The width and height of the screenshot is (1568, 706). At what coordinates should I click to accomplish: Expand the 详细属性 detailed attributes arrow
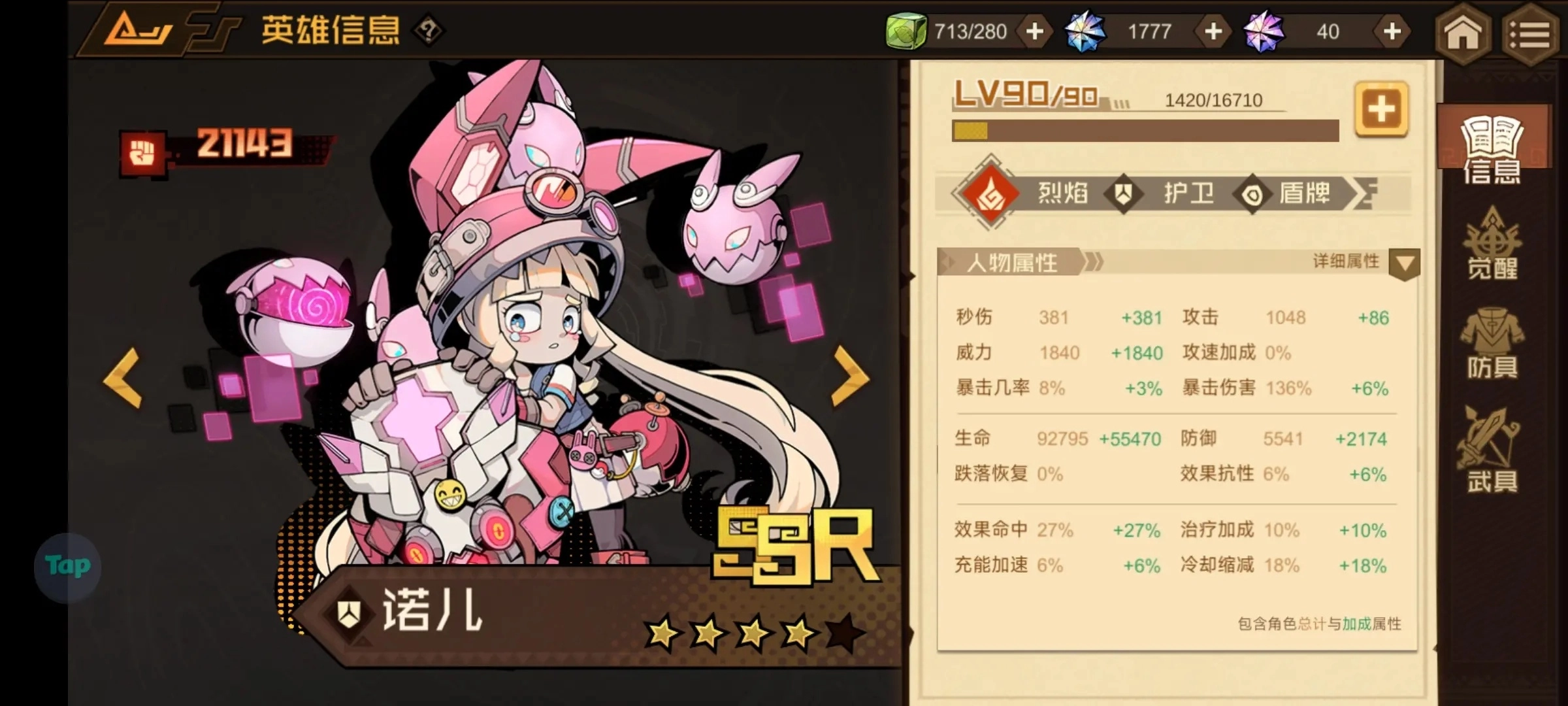click(1406, 262)
